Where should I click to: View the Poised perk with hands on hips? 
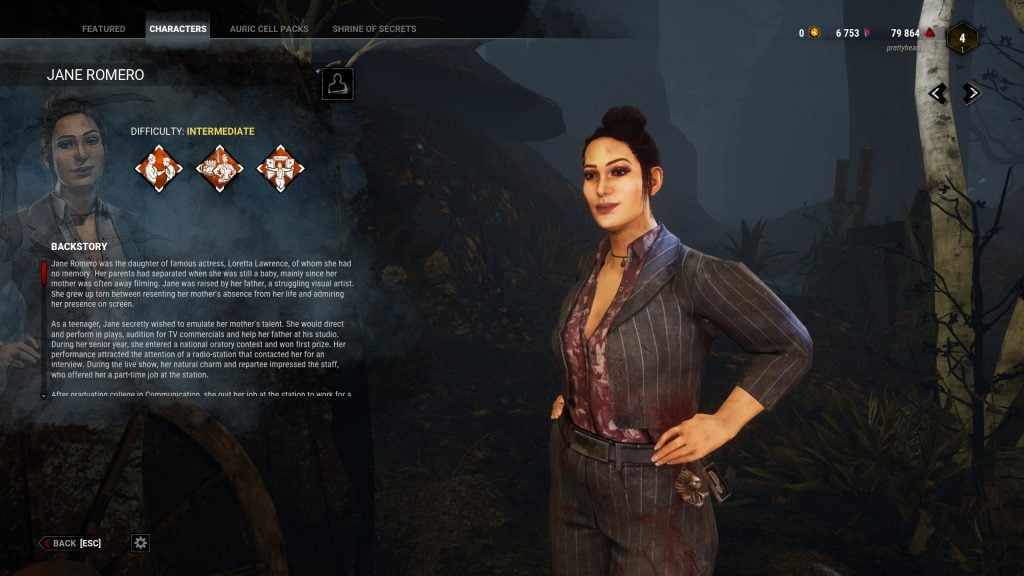[x=219, y=168]
